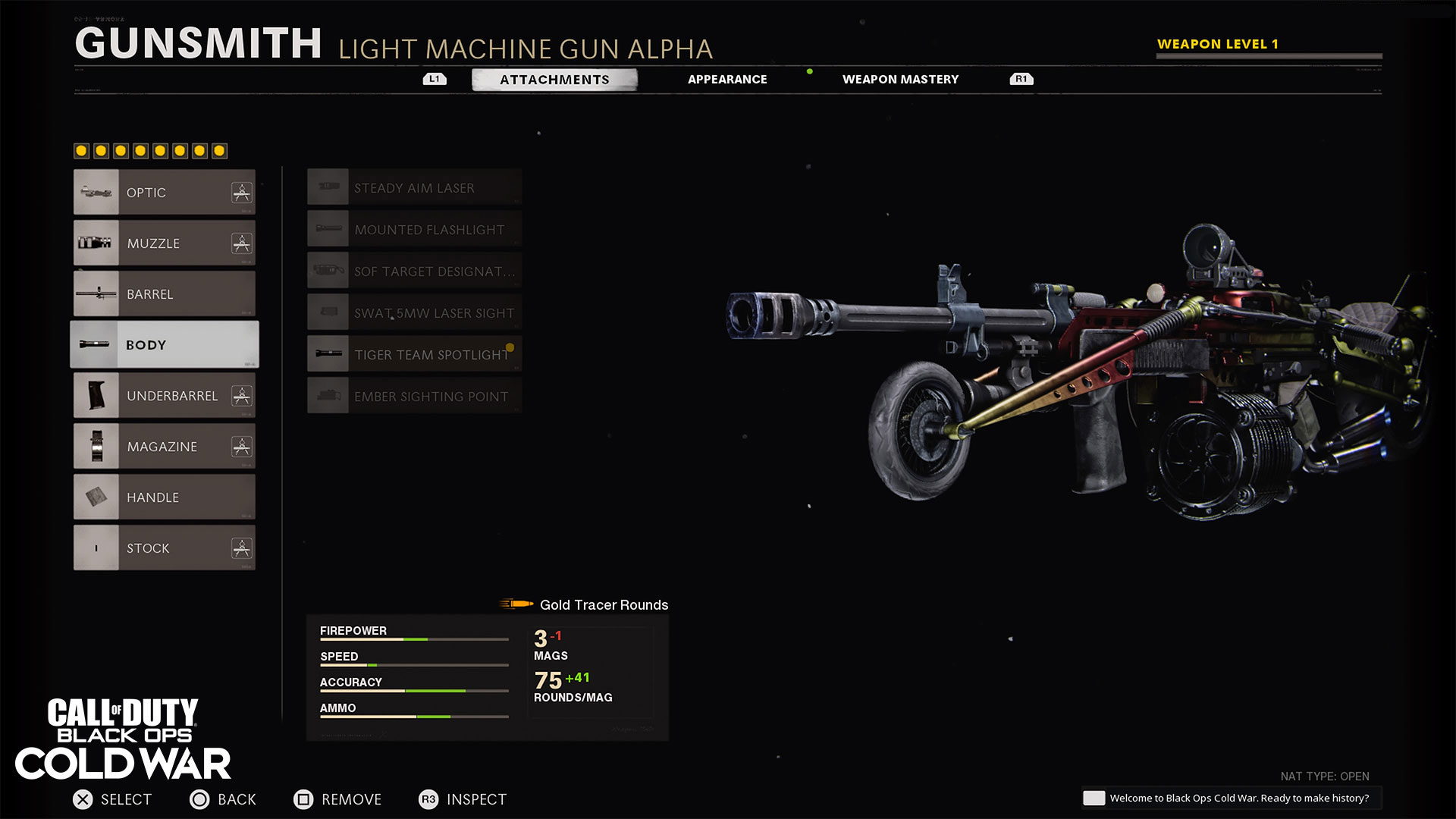Image resolution: width=1456 pixels, height=819 pixels.
Task: Equip the Steady Aim Laser
Action: (x=414, y=188)
